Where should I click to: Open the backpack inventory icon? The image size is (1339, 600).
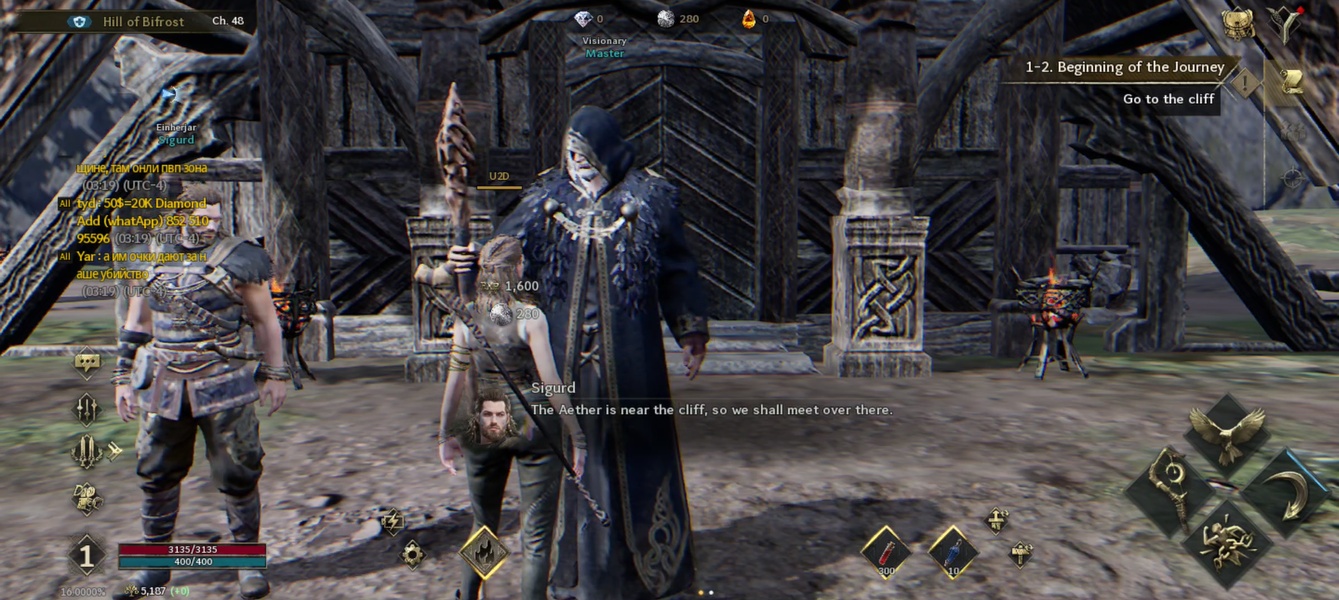pos(1238,23)
